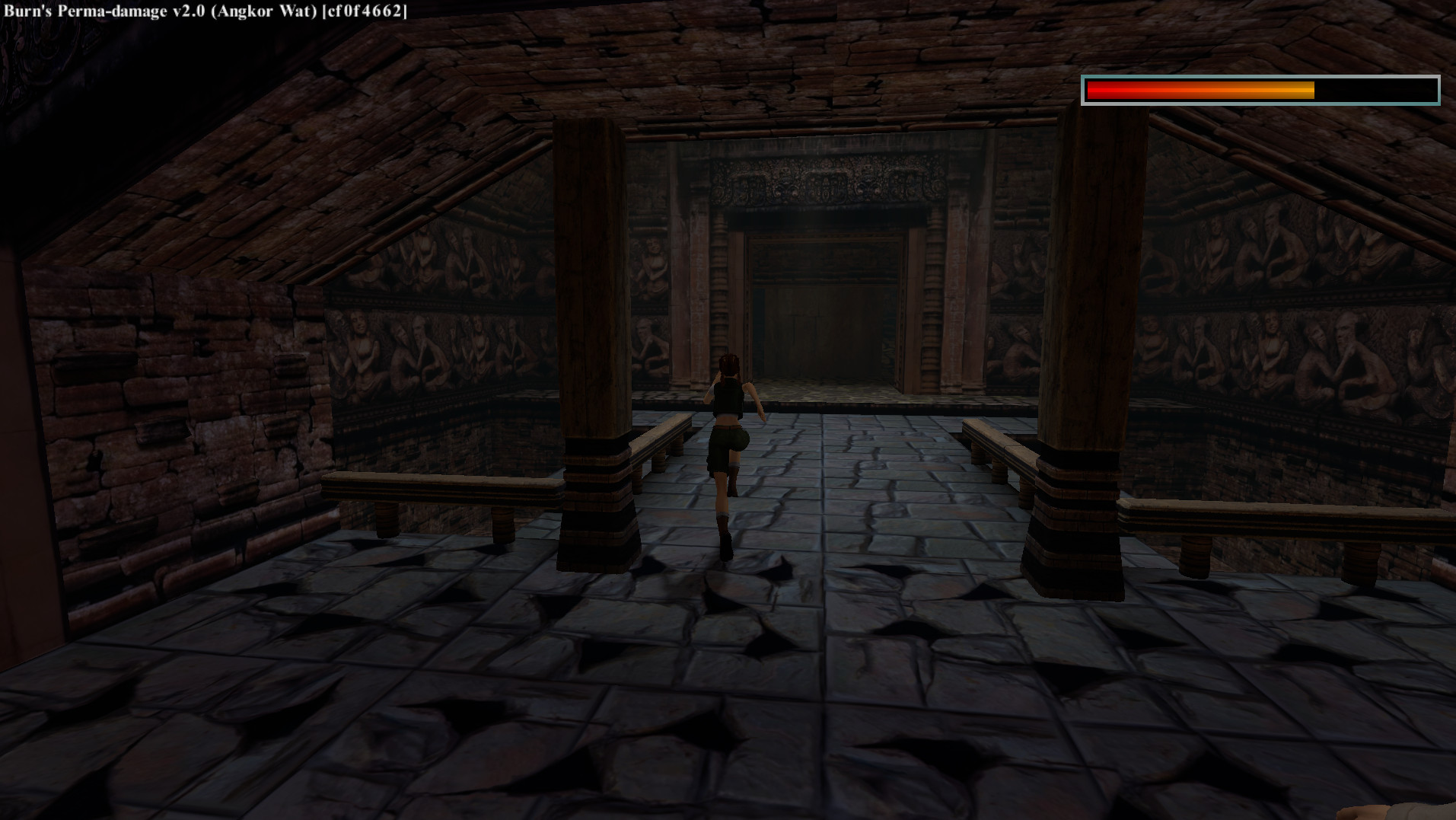
Task: Click the ornate lintel above the doorway
Action: click(822, 183)
